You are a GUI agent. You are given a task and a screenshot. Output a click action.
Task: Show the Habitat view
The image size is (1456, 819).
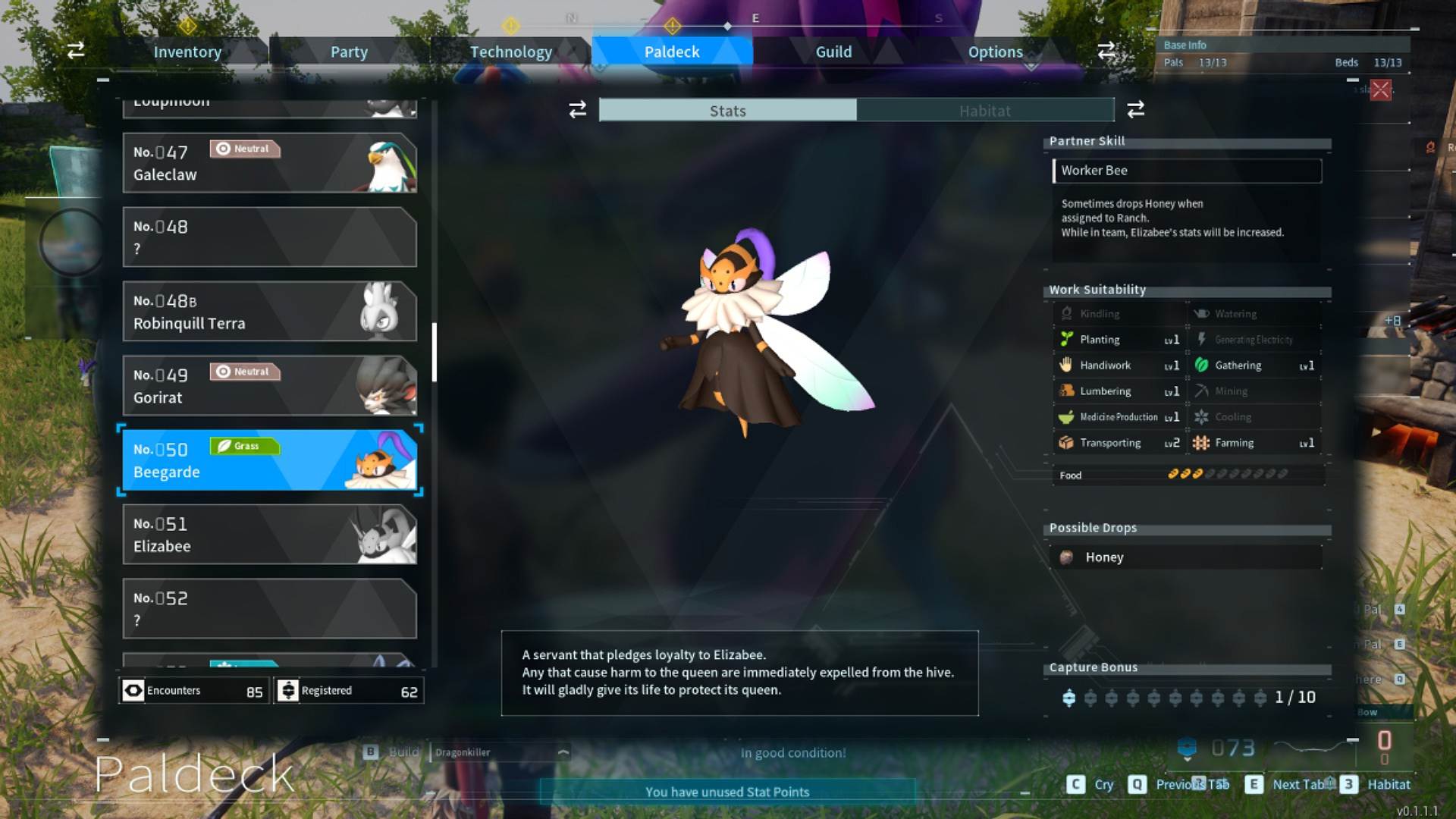[984, 111]
